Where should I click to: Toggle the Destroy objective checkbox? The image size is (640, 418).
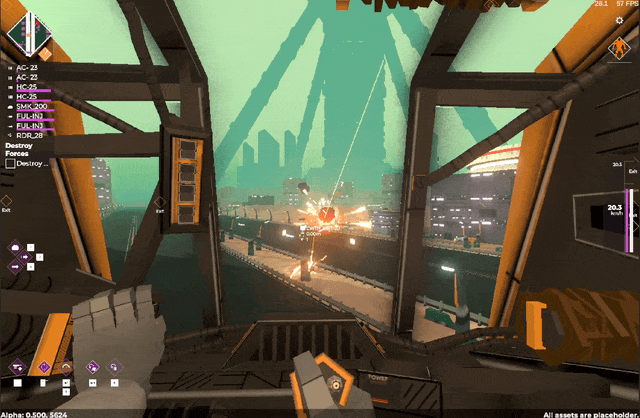click(10, 163)
